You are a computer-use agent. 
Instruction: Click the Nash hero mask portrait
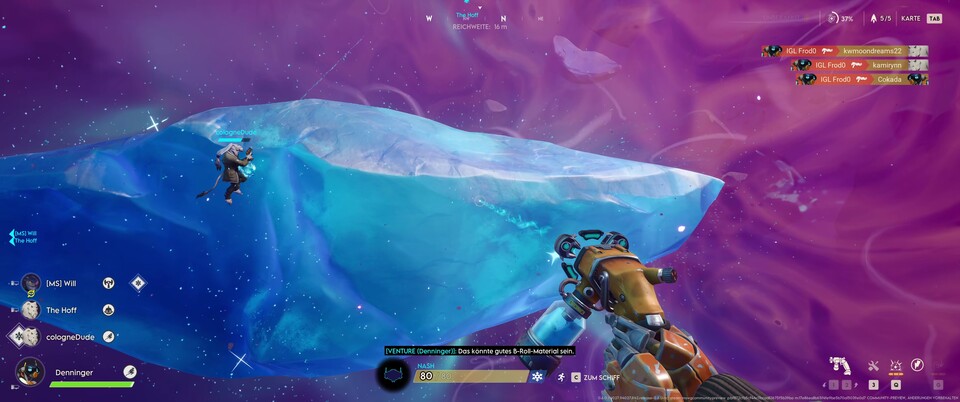click(394, 376)
